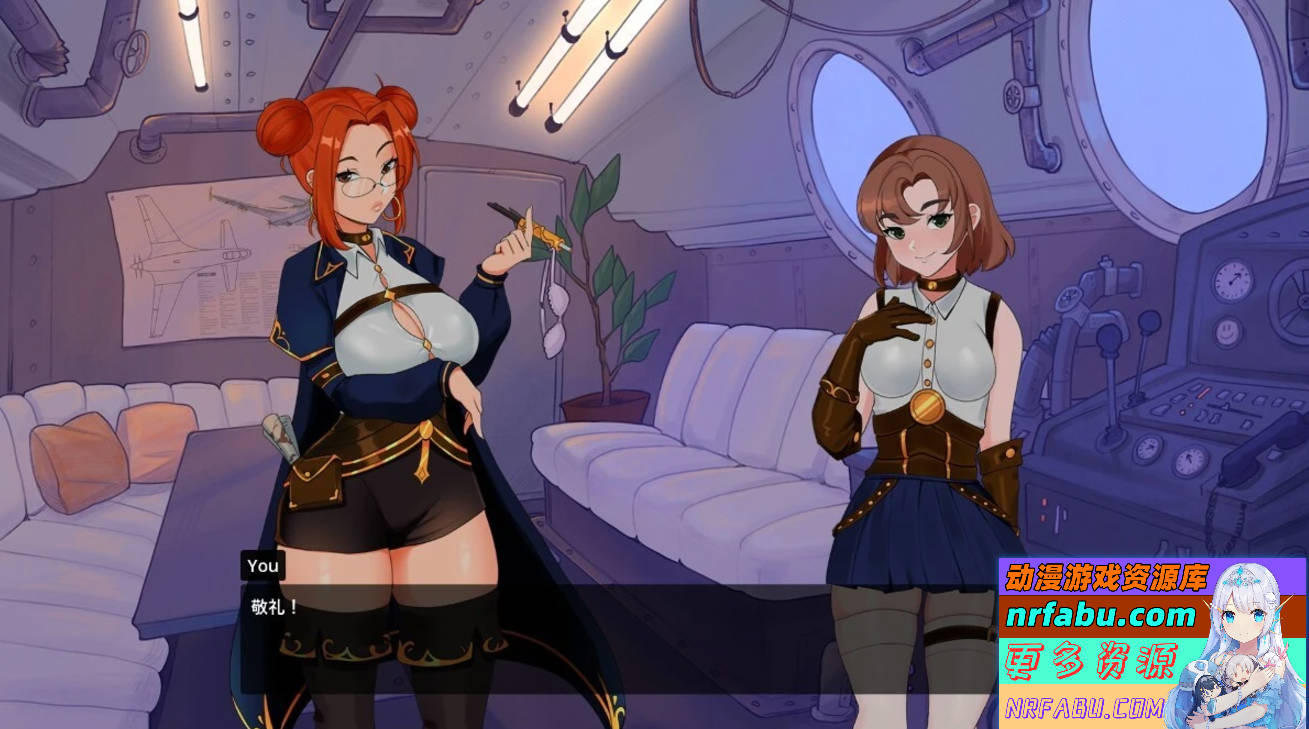This screenshot has width=1309, height=729.
Task: Click the smiley face dial on the console
Action: click(x=1226, y=332)
